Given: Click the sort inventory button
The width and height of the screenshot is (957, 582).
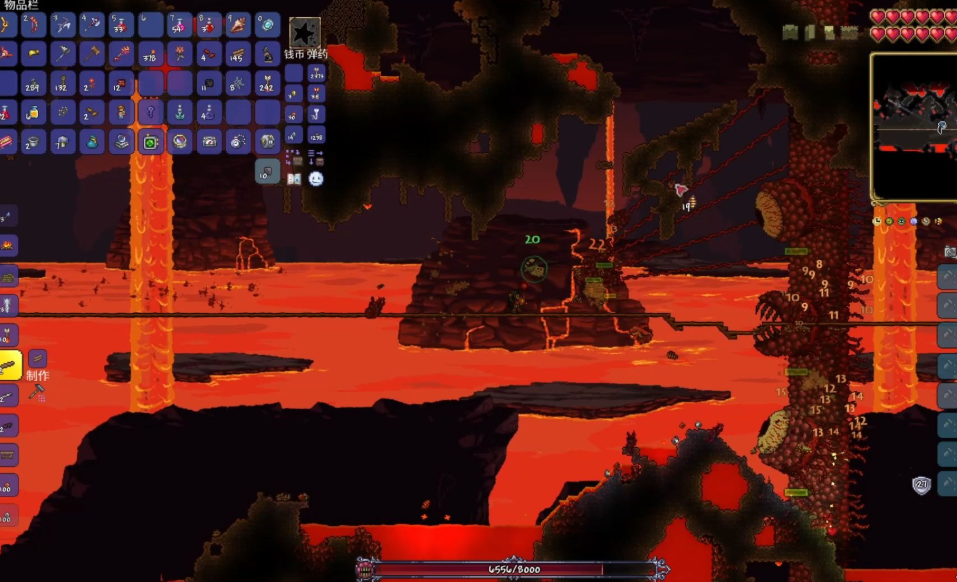Looking at the screenshot, I should coord(316,156).
